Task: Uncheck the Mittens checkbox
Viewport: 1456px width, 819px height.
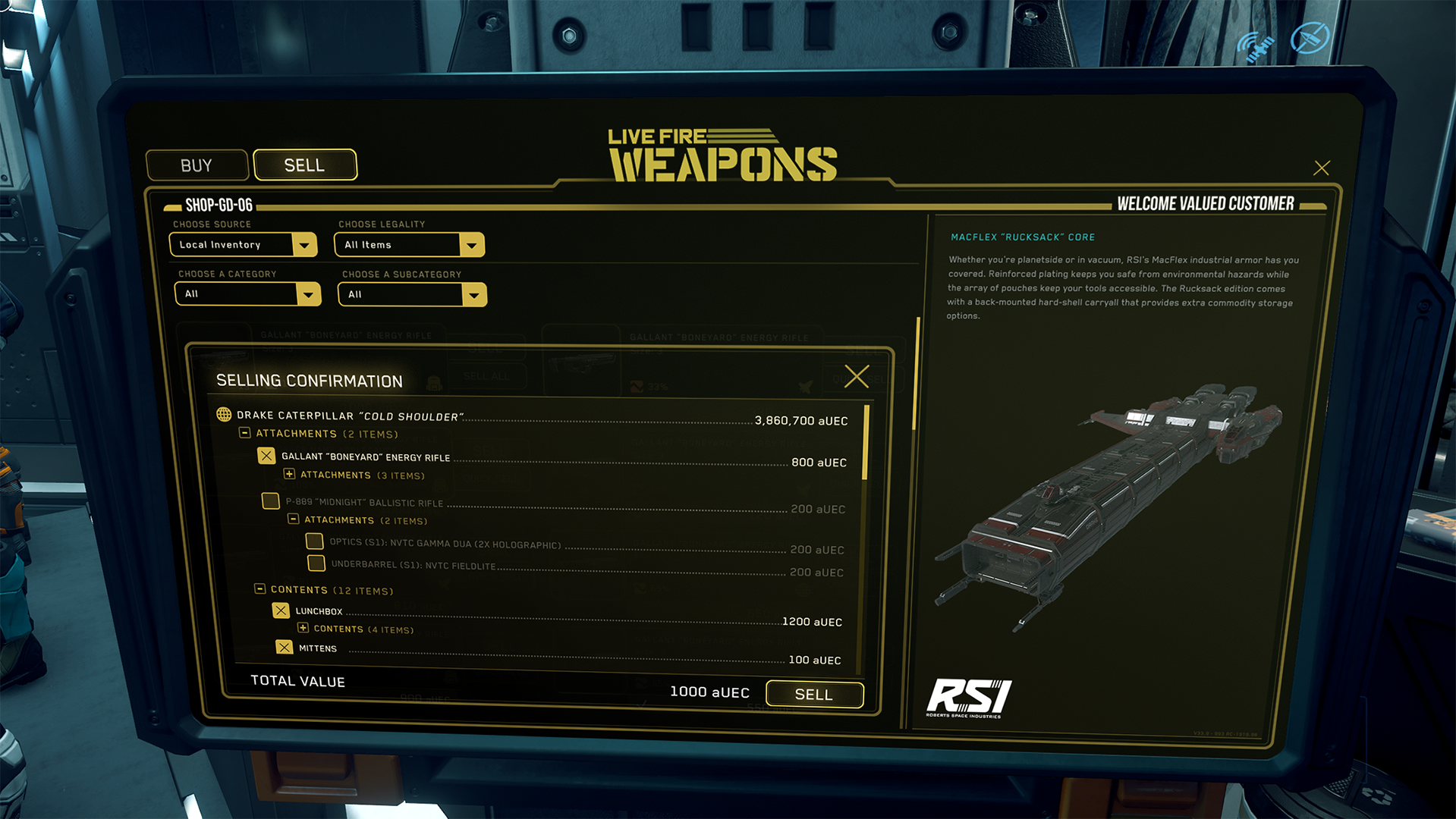Action: 284,648
